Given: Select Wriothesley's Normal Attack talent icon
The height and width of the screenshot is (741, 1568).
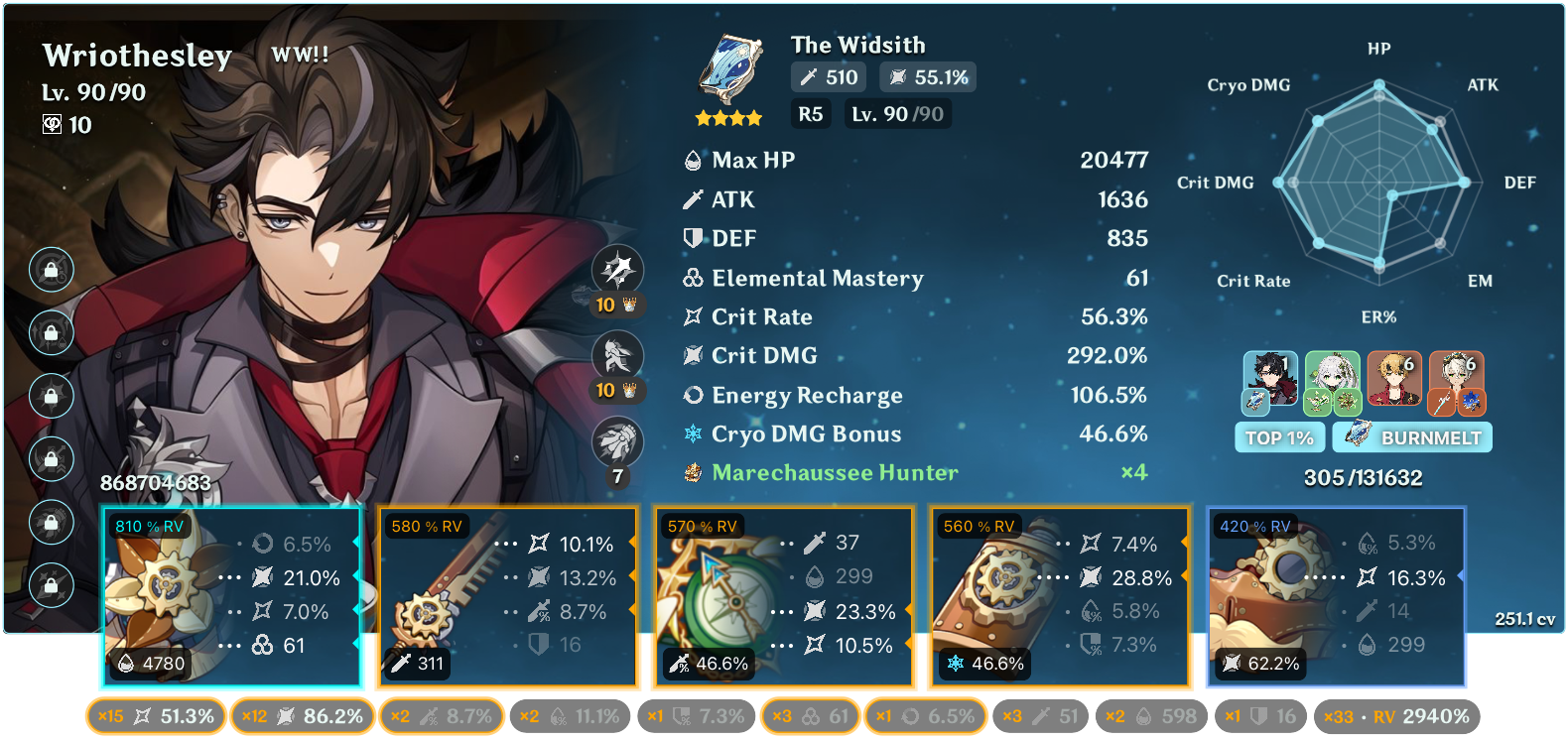Looking at the screenshot, I should pos(620,269).
